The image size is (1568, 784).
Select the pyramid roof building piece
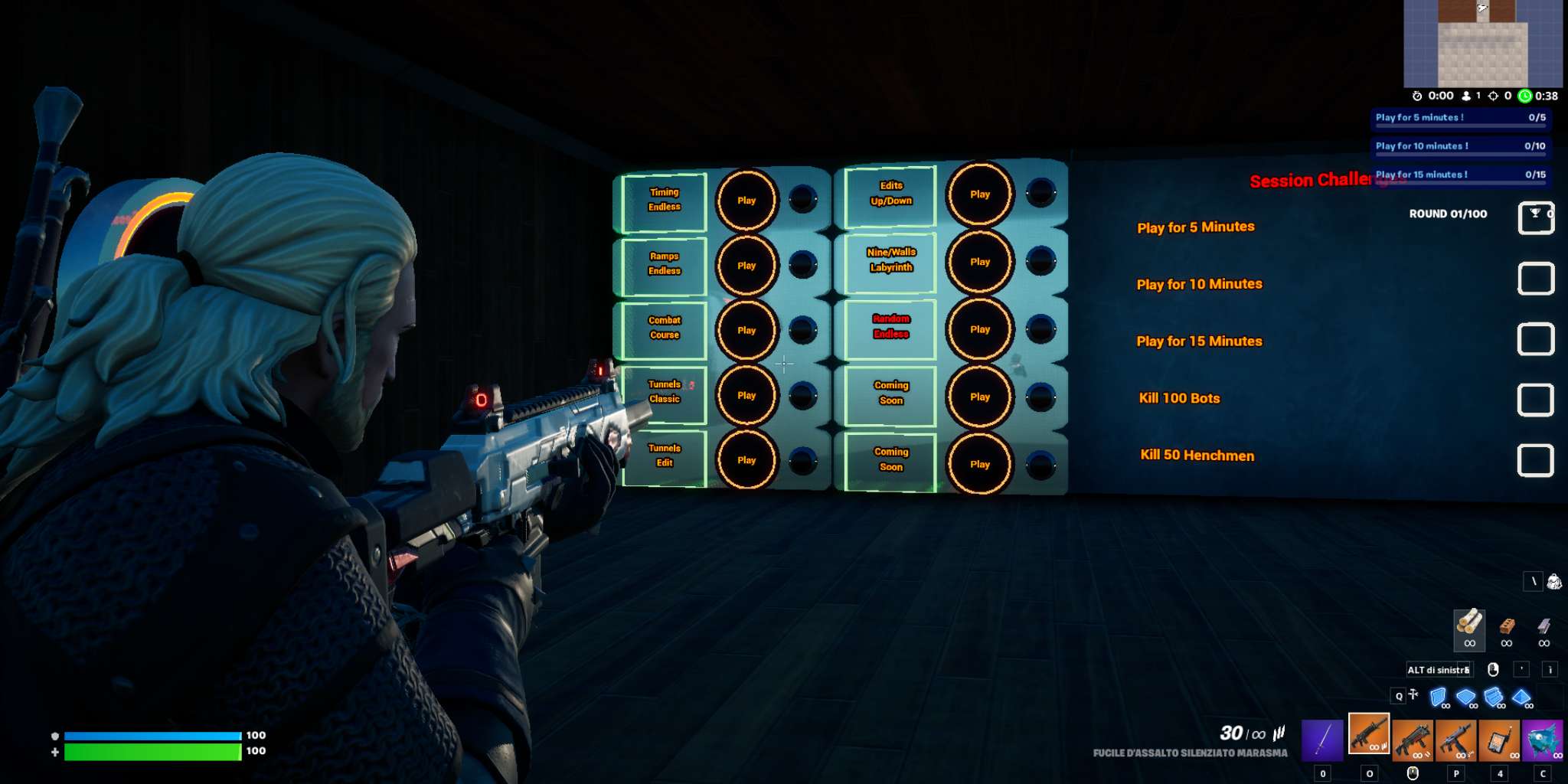1522,697
